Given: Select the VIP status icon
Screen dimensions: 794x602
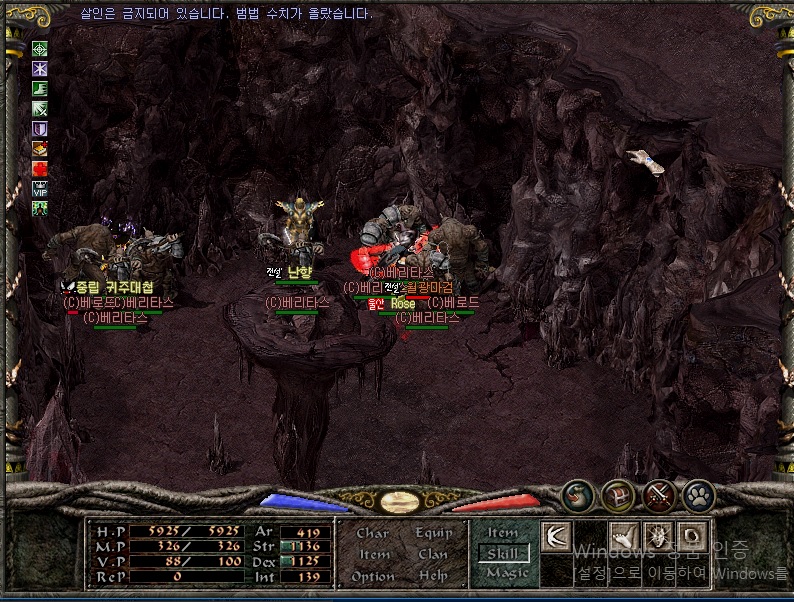Looking at the screenshot, I should coord(40,187).
